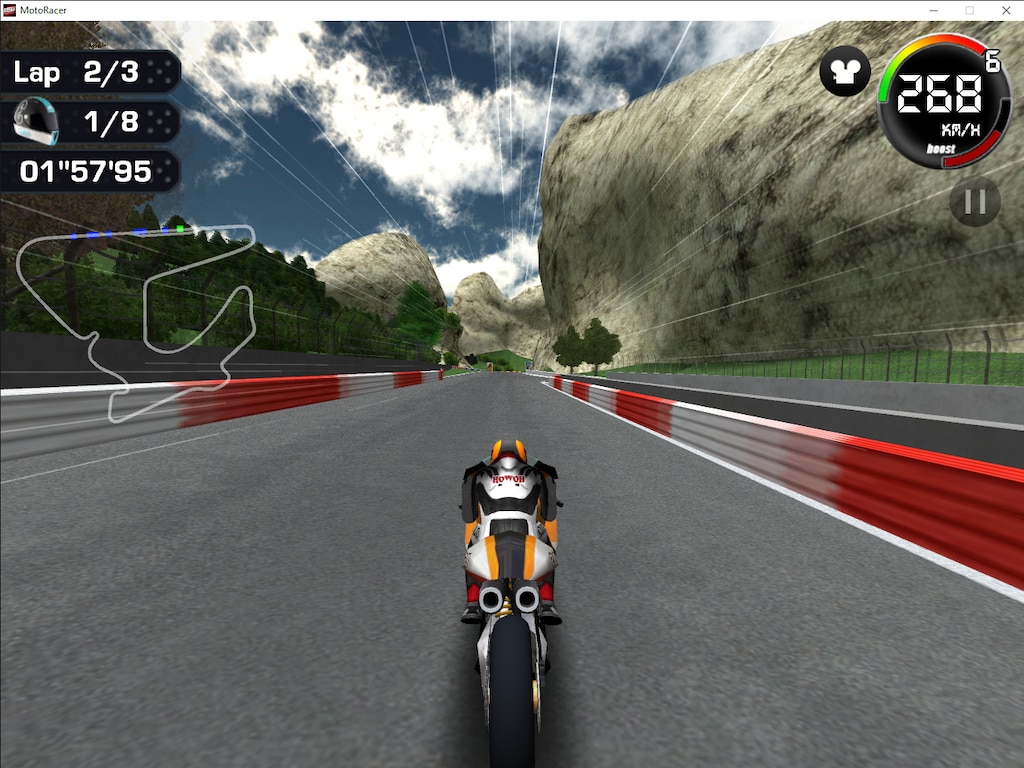Click the track outline minimap

tap(135, 320)
